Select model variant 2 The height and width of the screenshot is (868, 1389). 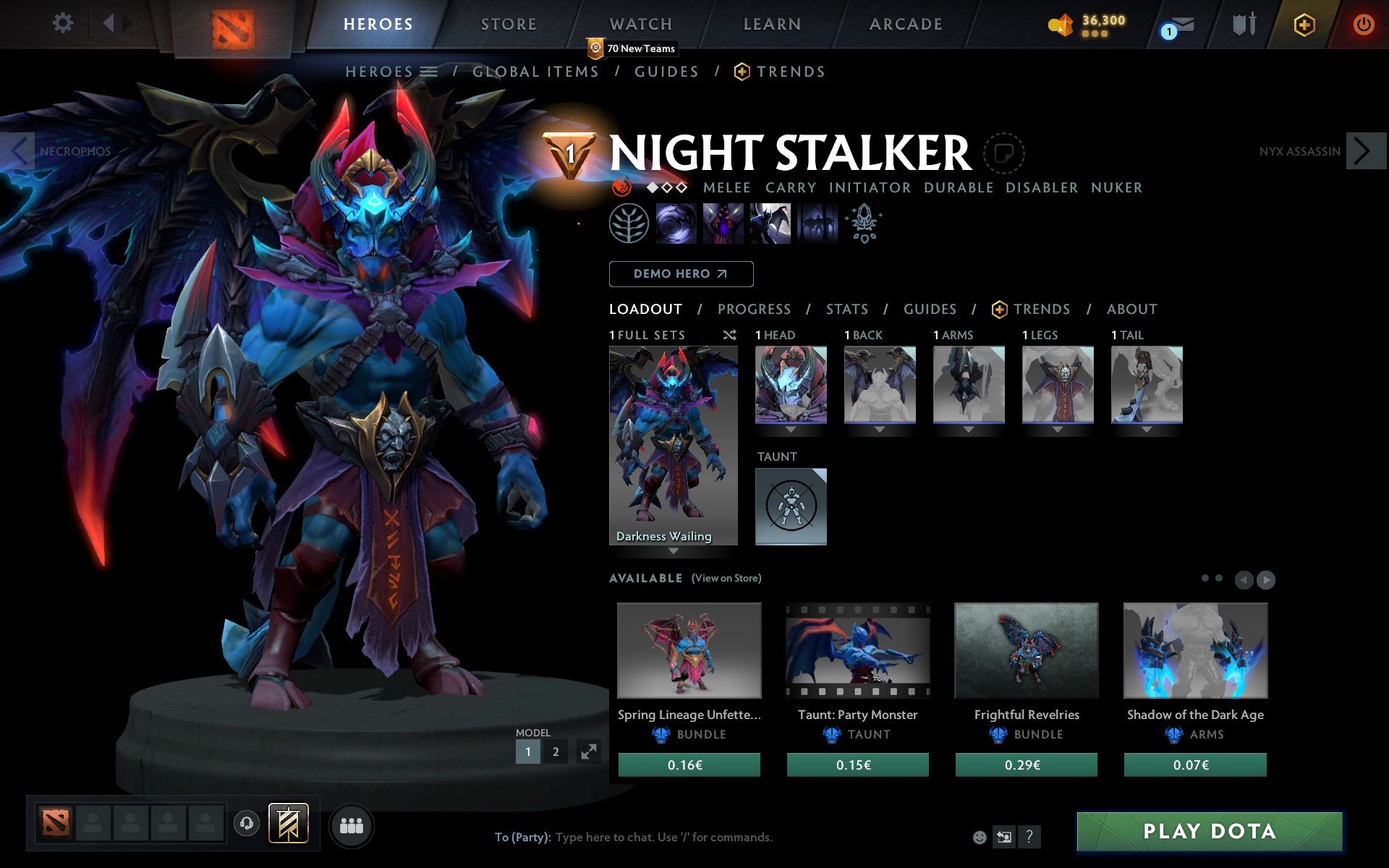coord(555,752)
